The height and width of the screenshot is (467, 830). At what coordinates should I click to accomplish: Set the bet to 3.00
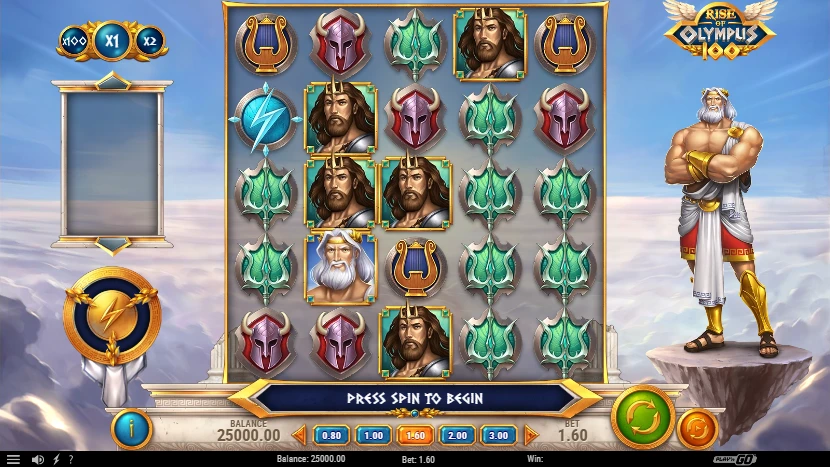496,435
